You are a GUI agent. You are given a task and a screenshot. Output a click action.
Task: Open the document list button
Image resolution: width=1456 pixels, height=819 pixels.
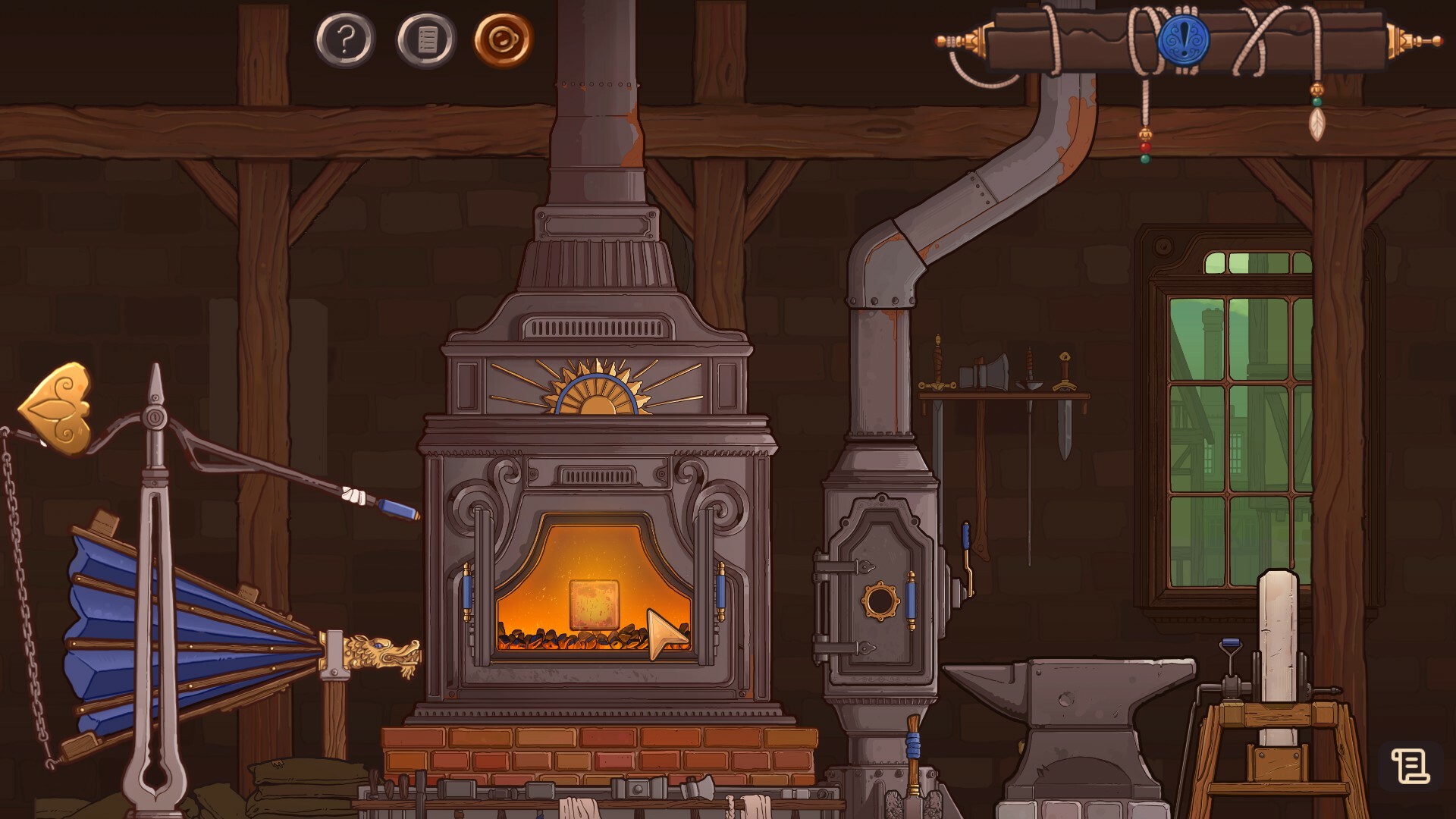click(x=426, y=39)
